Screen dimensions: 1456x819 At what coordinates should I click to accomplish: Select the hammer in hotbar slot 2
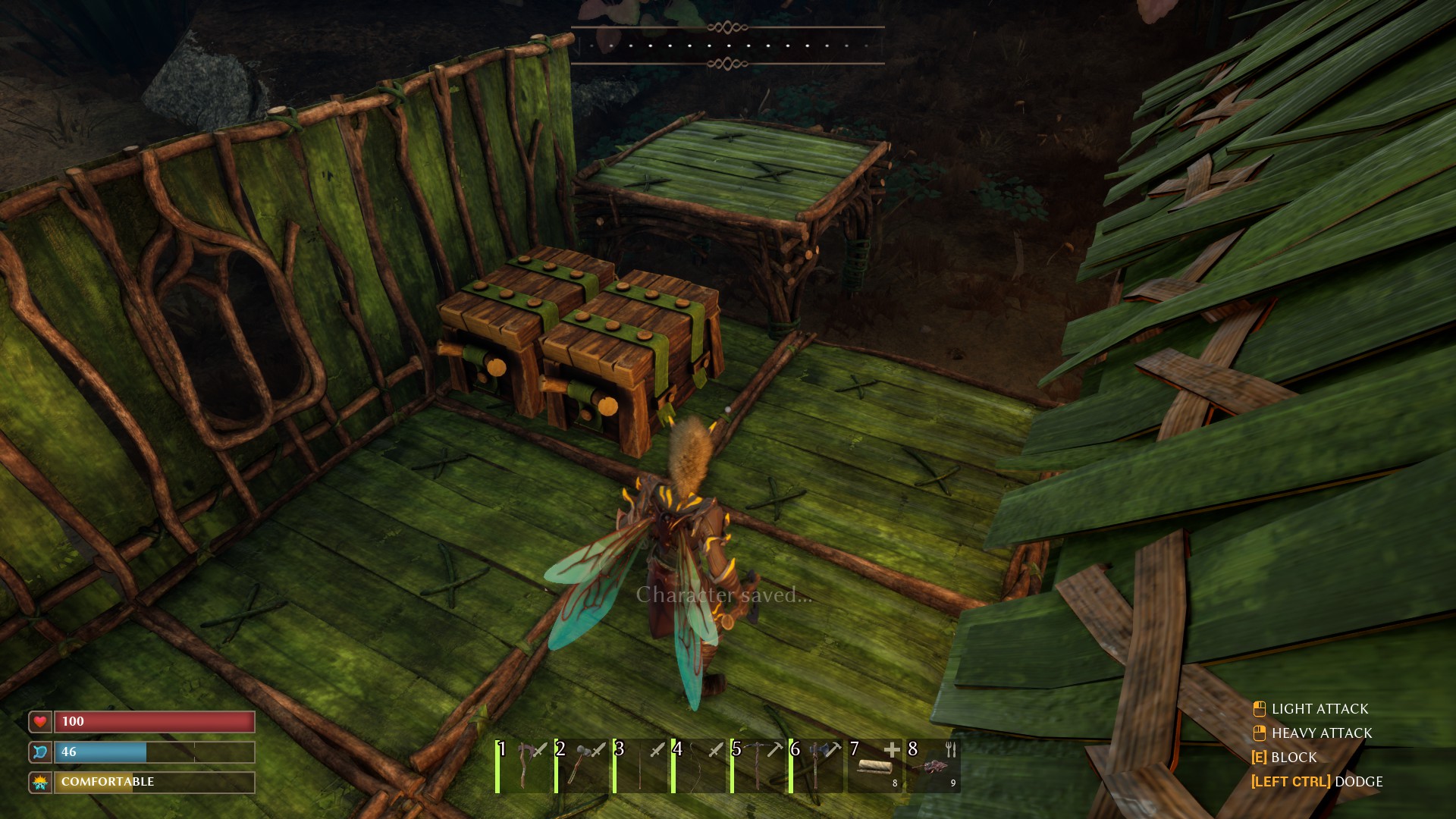584,766
